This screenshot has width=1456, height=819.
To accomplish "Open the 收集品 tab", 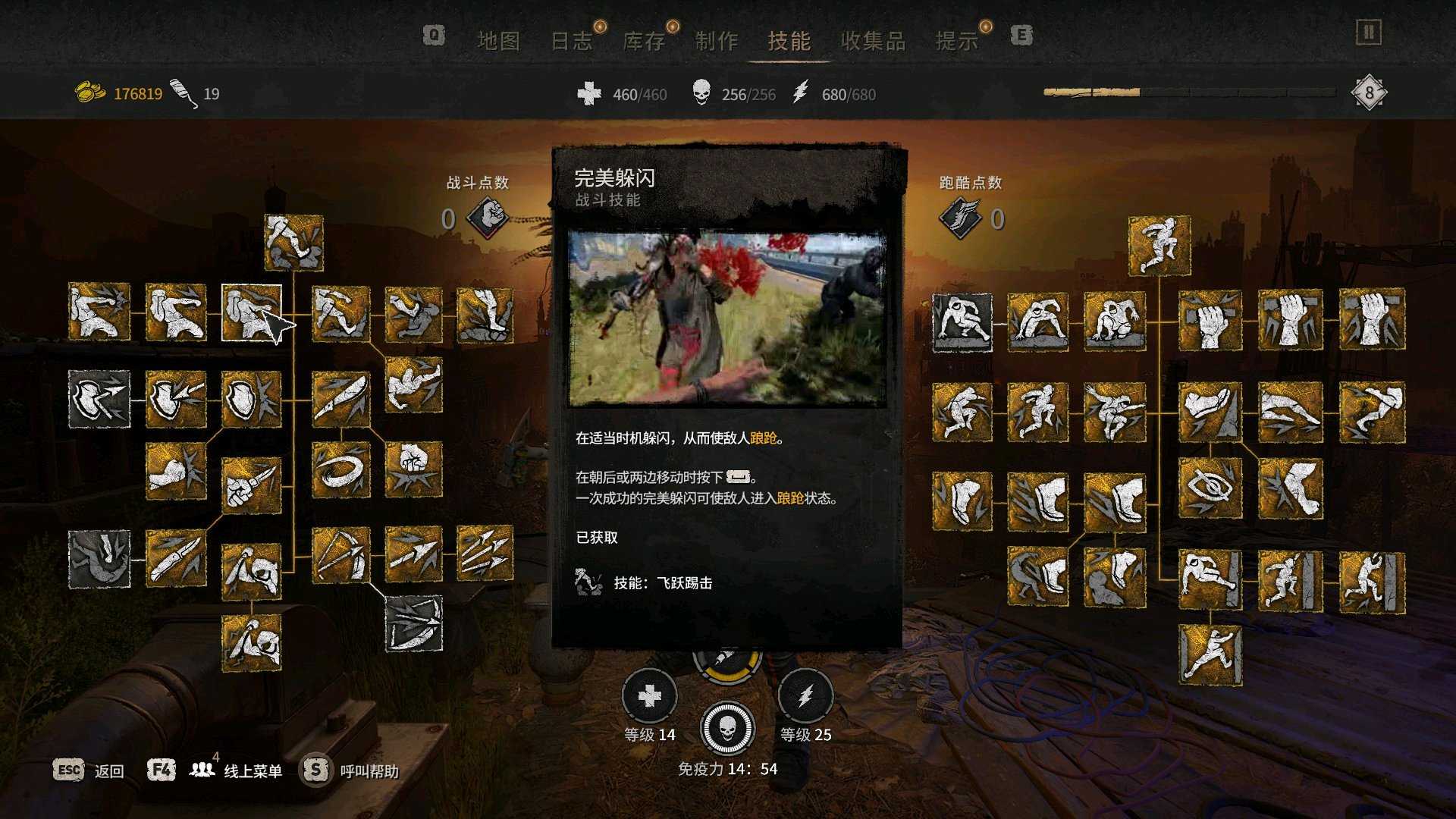I will [874, 42].
